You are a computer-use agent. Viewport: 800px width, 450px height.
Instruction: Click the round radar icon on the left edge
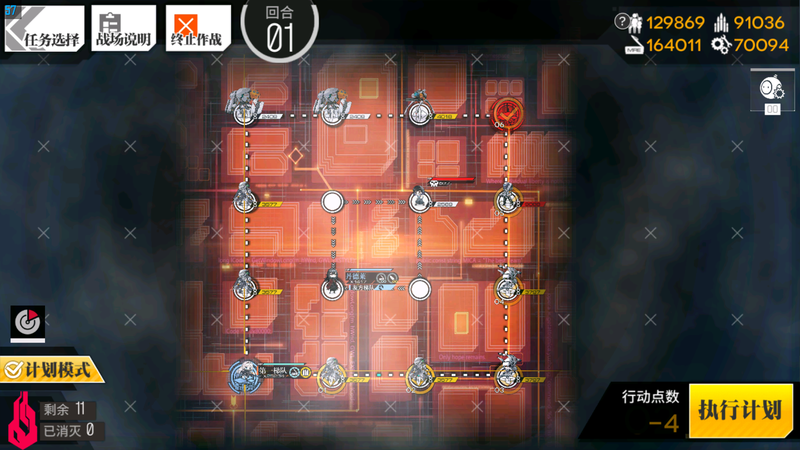tap(28, 322)
